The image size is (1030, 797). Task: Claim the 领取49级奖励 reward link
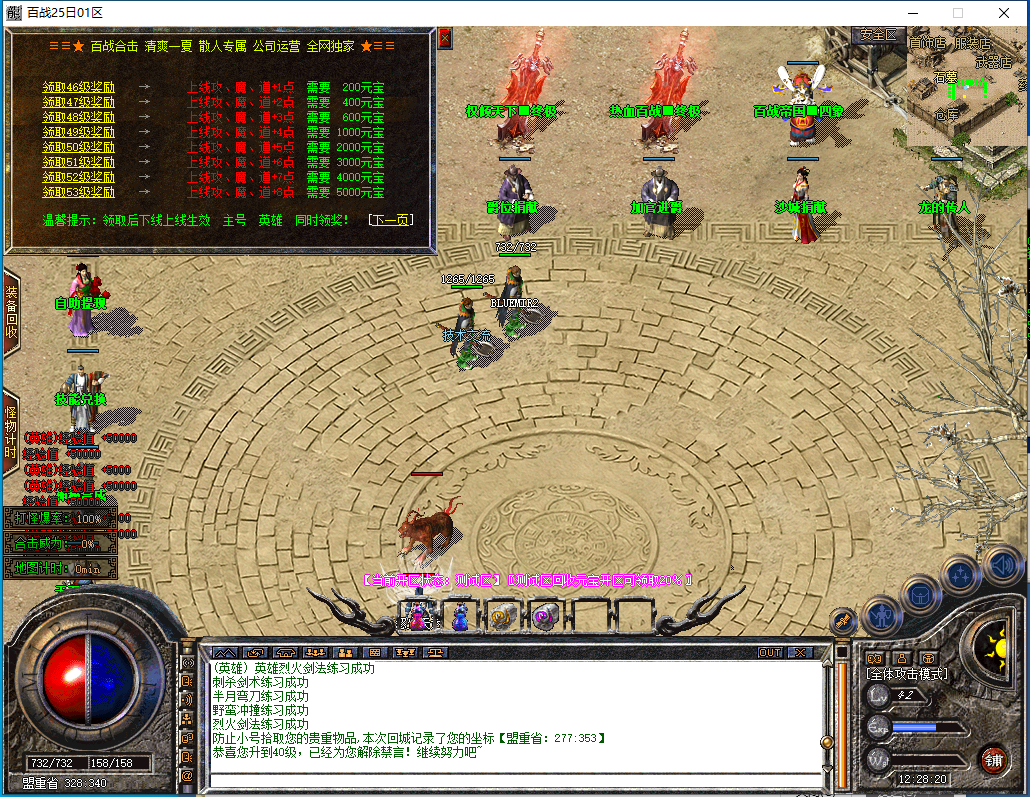[x=78, y=132]
